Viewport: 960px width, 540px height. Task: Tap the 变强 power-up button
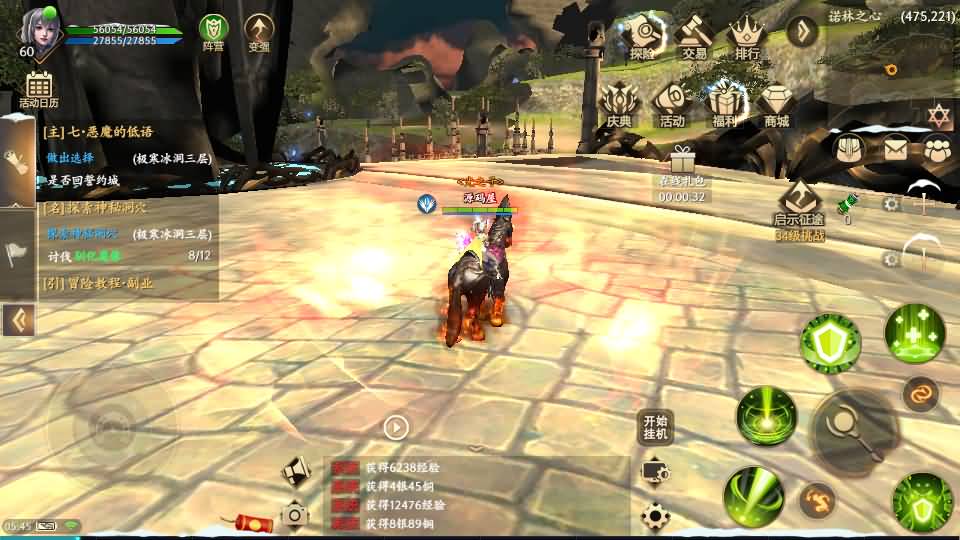point(260,31)
